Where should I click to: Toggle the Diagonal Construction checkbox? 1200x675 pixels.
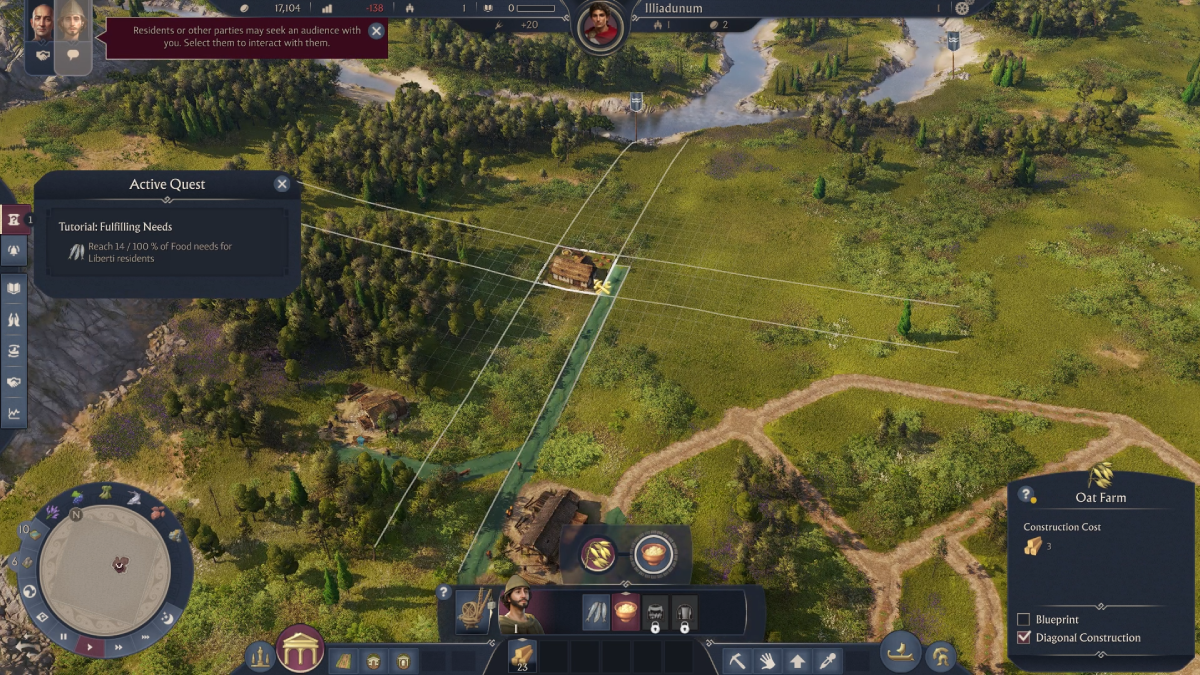coord(1023,637)
